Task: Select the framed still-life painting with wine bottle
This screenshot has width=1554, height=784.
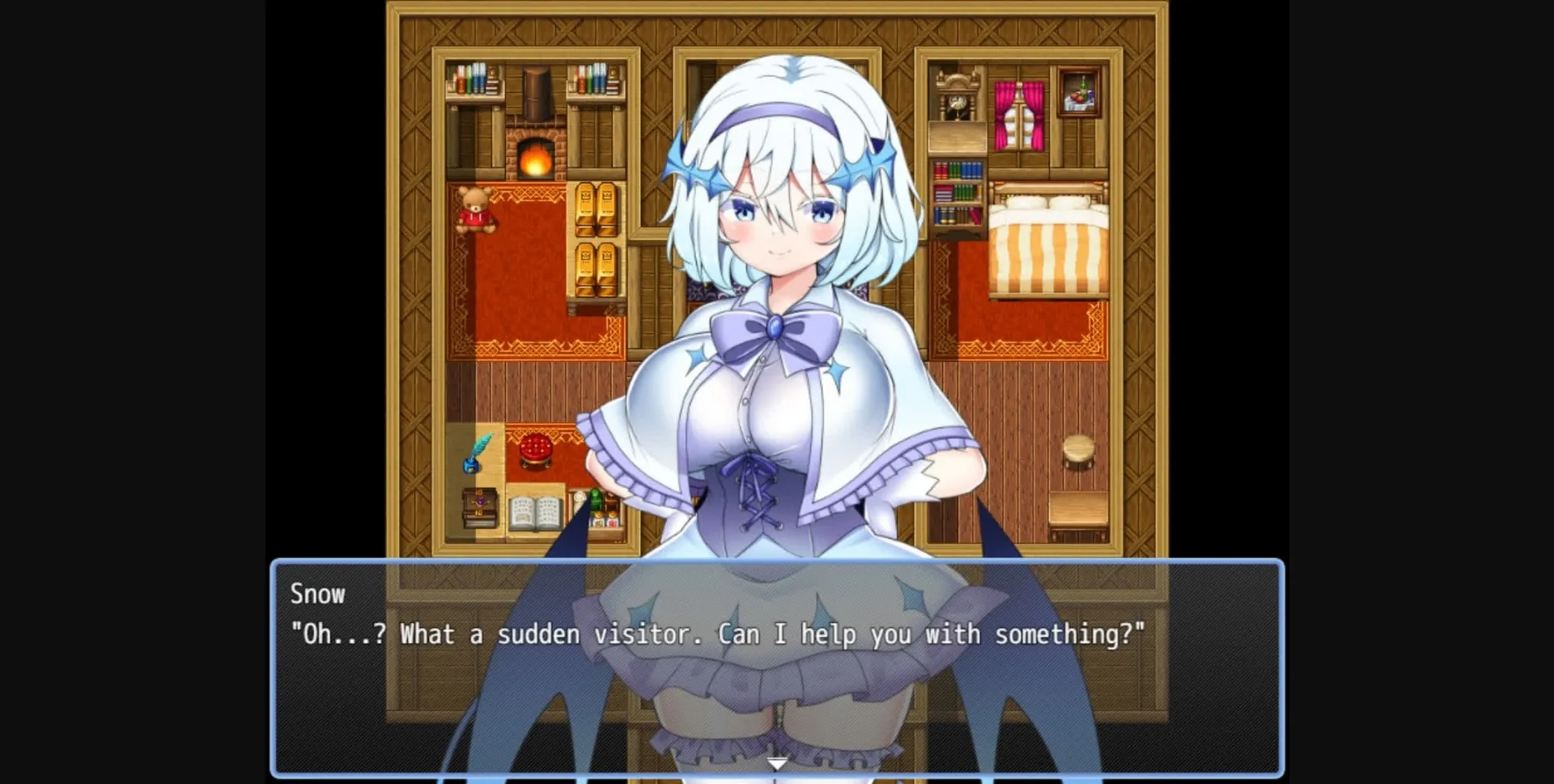Action: tap(1080, 93)
